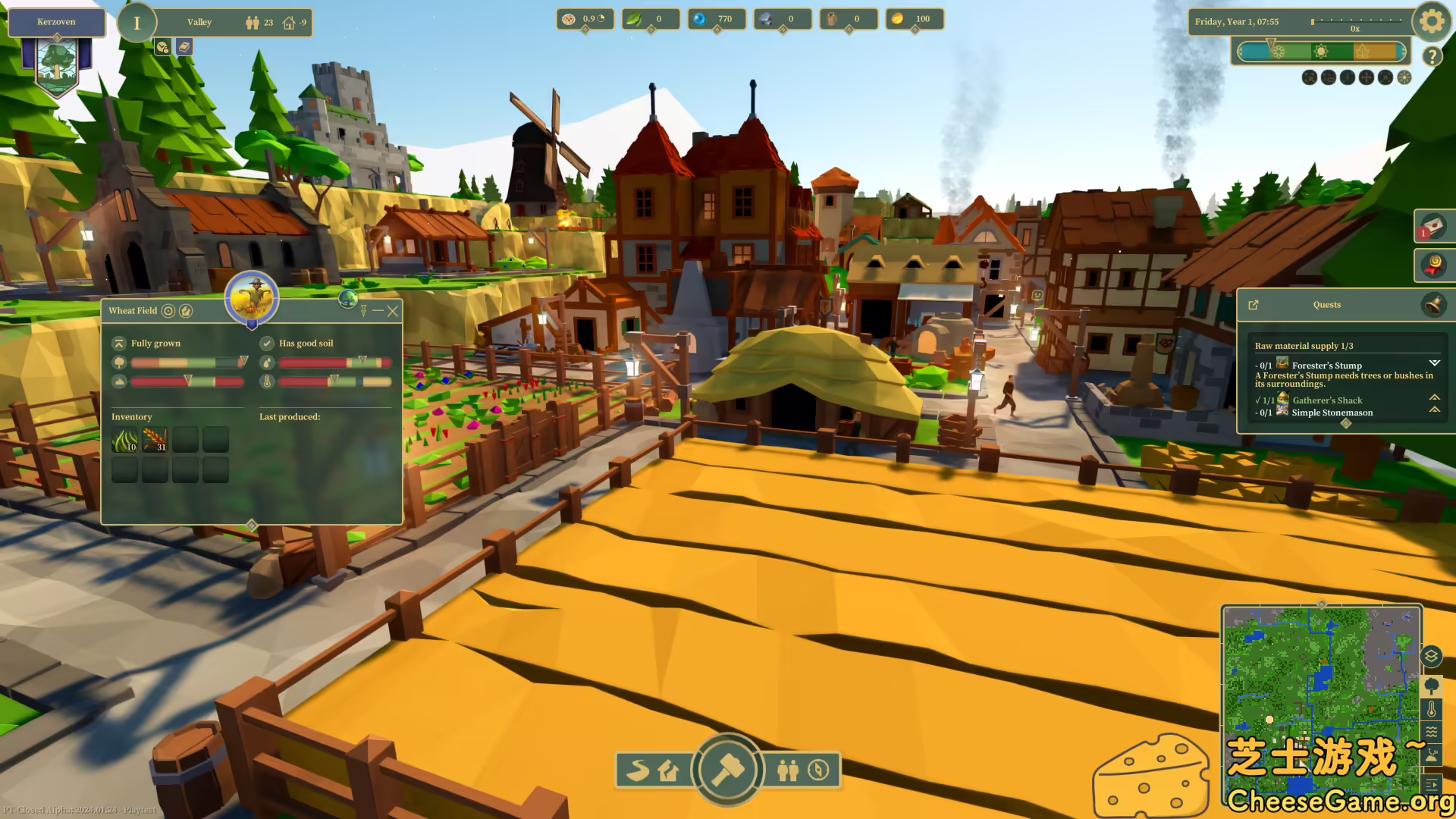Select the demolish building tool
Screen dimensions: 1456x819
tap(667, 770)
